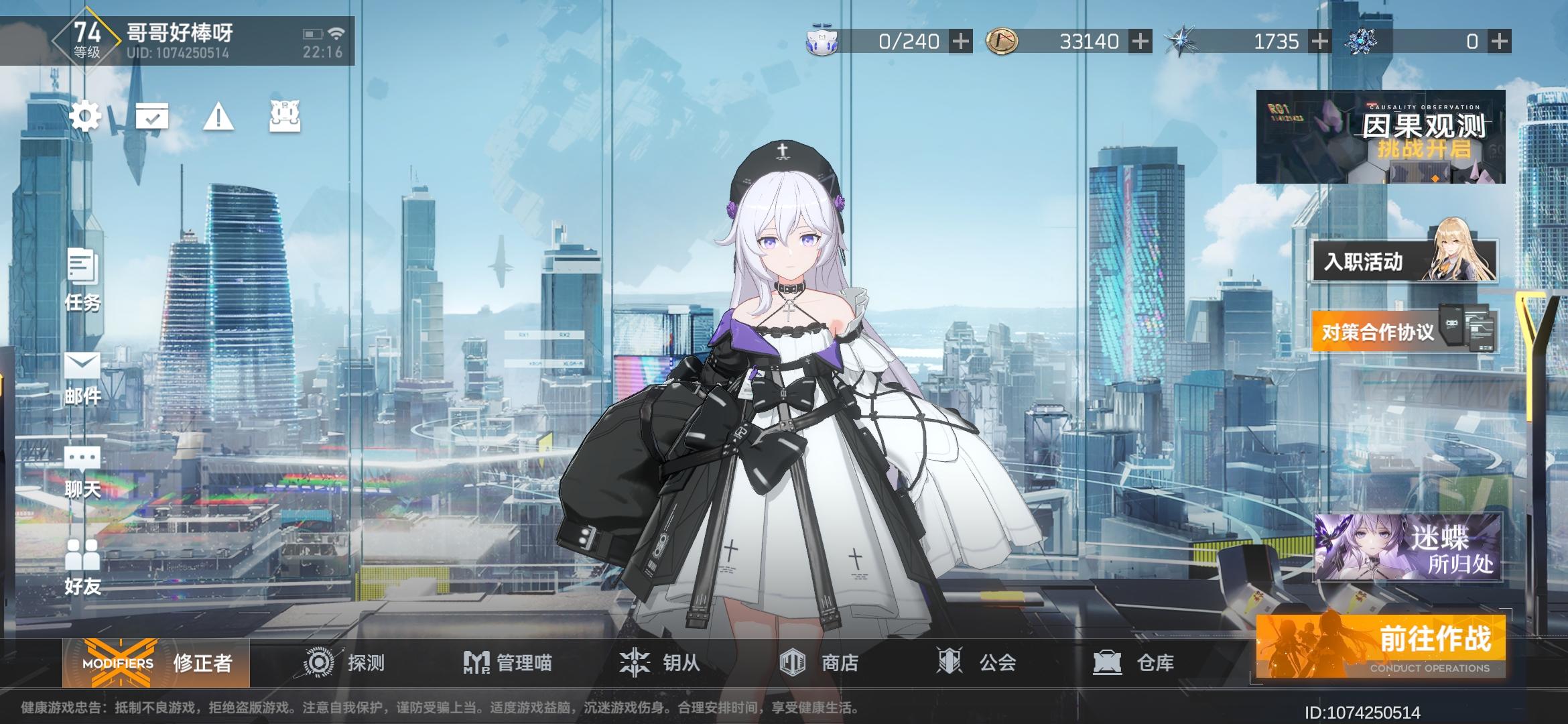The width and height of the screenshot is (1568, 724).
Task: Add premium currency via the rightmost + button
Action: click(1499, 42)
